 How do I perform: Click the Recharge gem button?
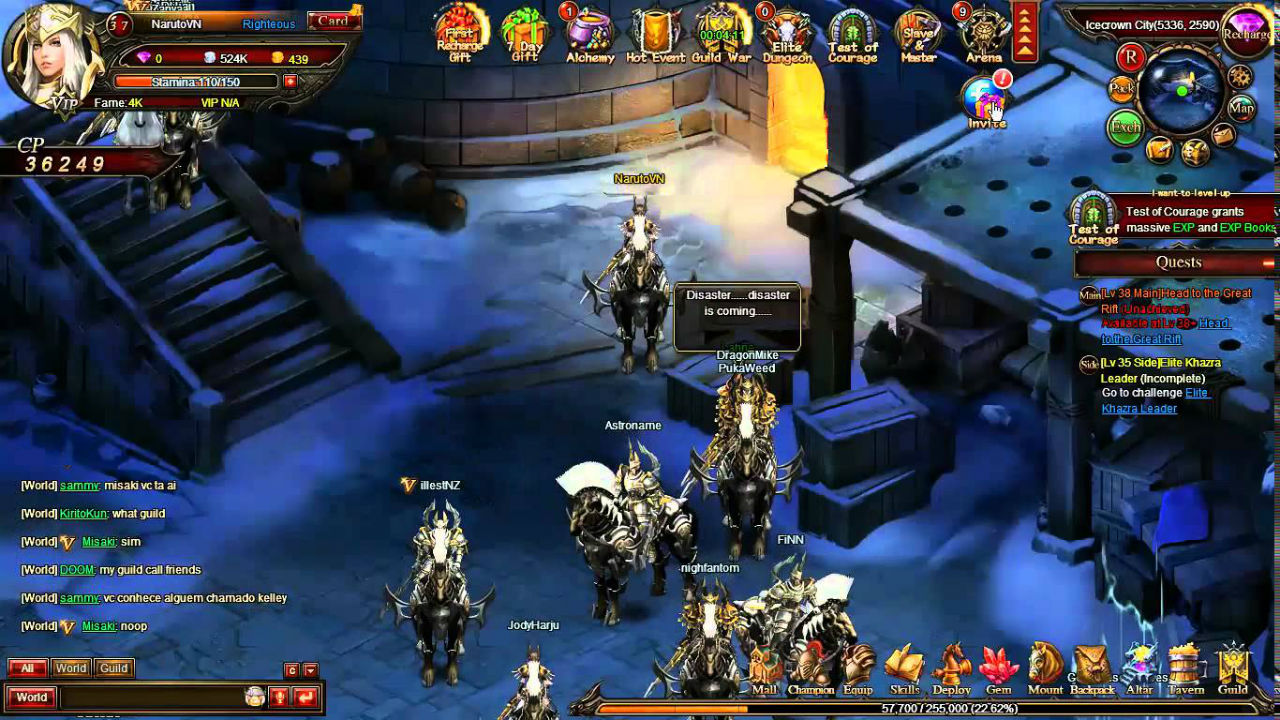1247,28
